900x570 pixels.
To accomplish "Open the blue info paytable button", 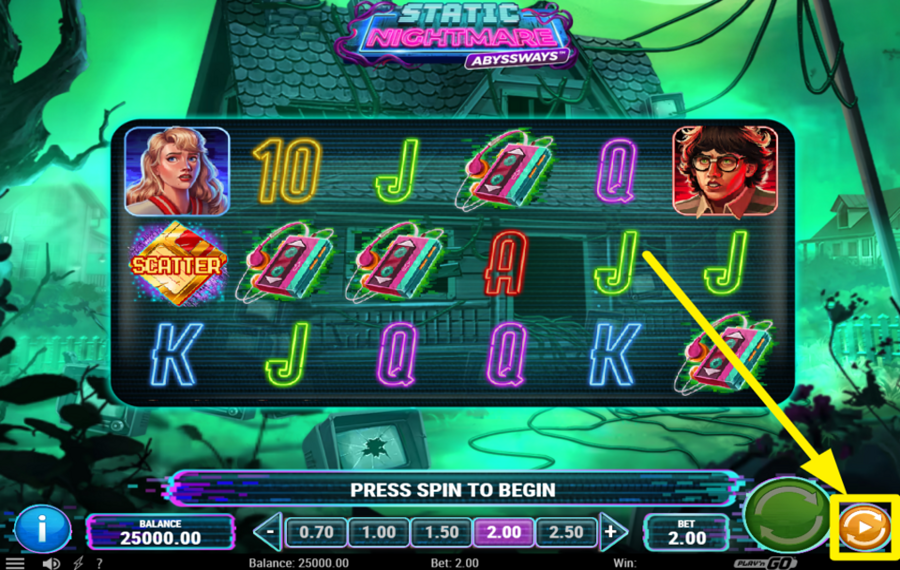I will point(41,529).
